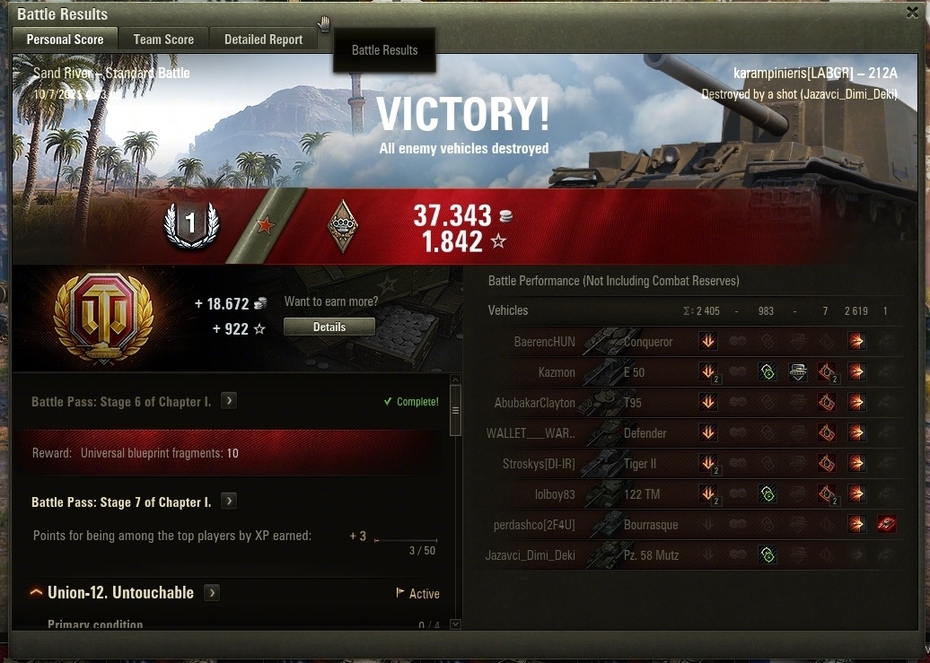Pick the Stroskys Tiger II row

690,464
